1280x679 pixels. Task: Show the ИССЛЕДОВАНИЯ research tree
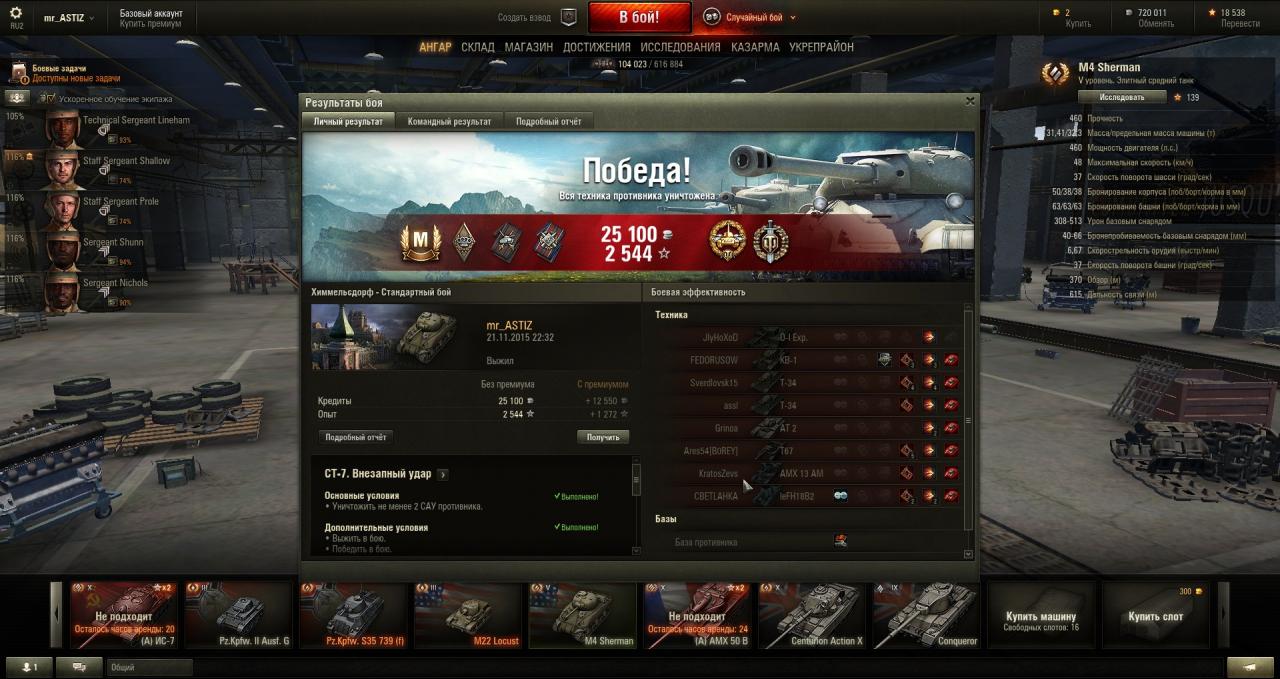pyautogui.click(x=680, y=47)
